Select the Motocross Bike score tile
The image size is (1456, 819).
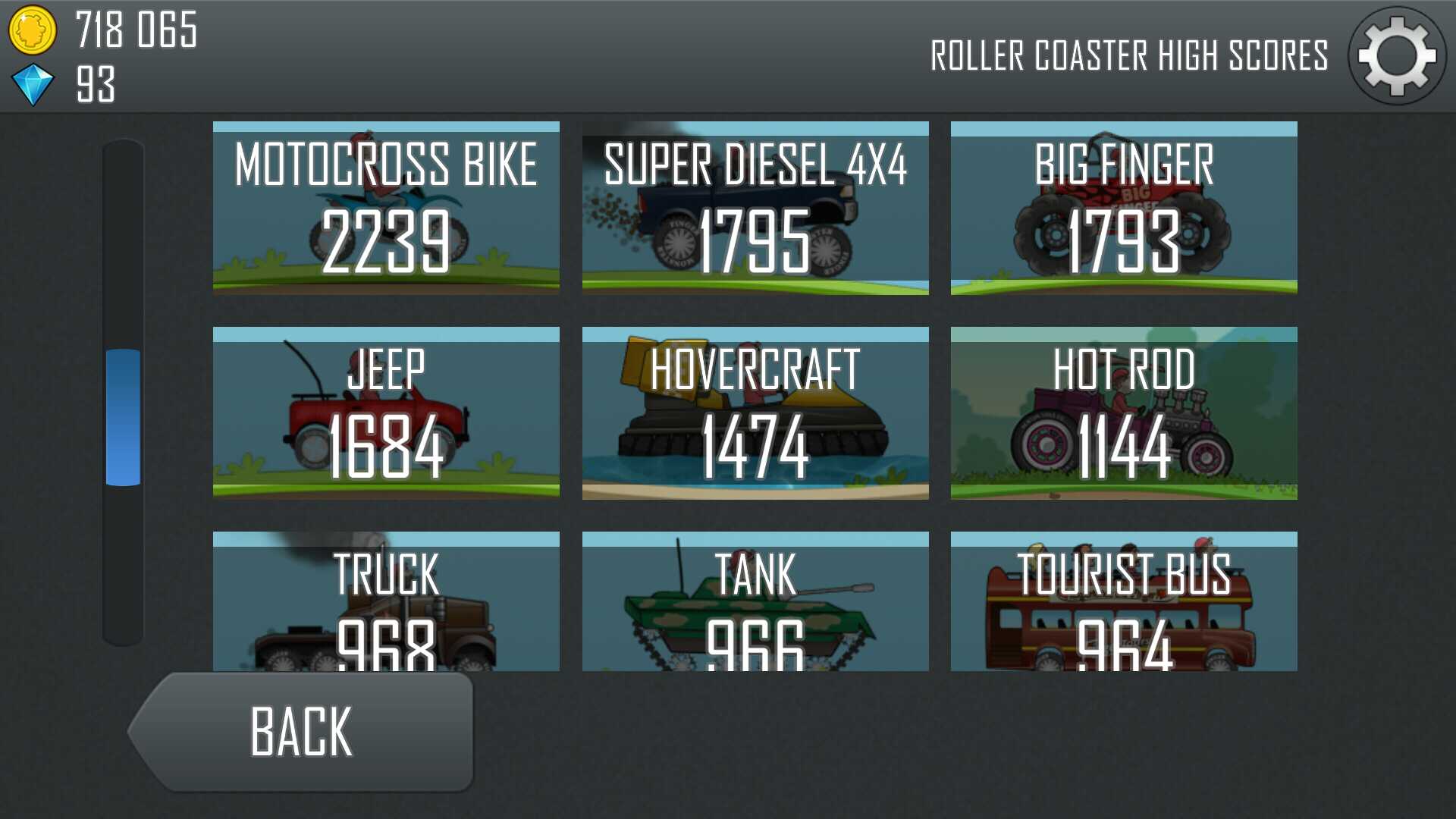386,208
